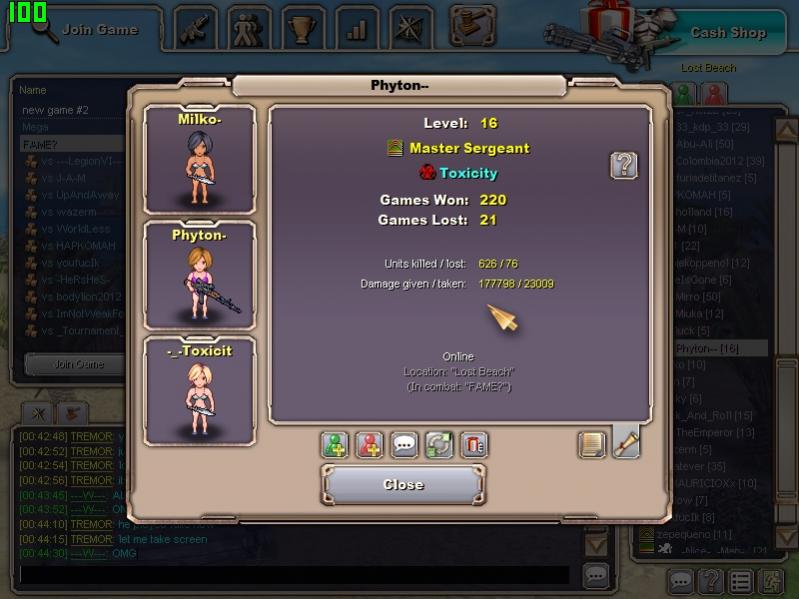Switch to the trumpet tab in profile
Image resolution: width=799 pixels, height=599 pixels.
pos(626,443)
